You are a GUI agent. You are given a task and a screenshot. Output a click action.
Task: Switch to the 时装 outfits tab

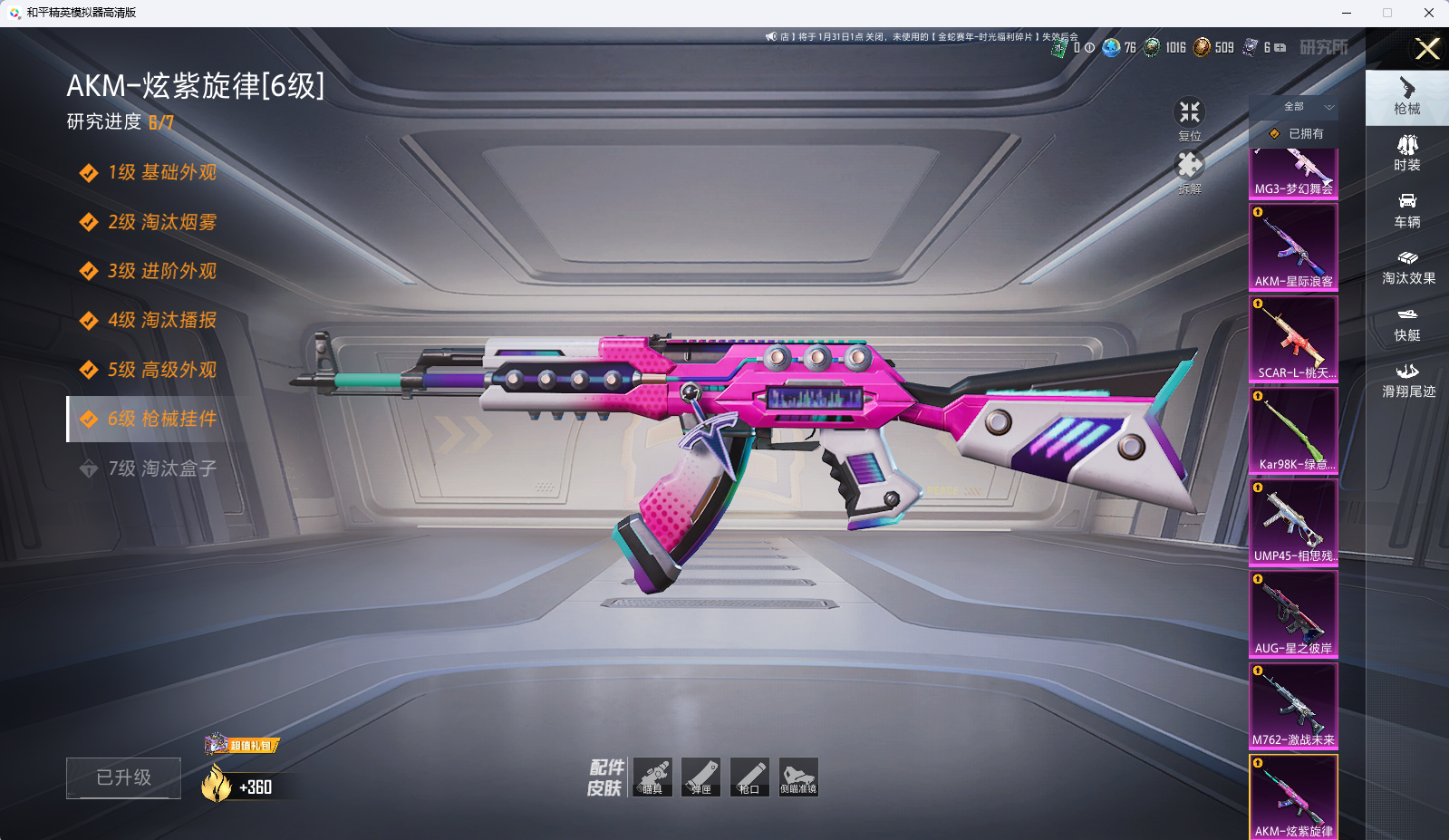click(x=1406, y=152)
